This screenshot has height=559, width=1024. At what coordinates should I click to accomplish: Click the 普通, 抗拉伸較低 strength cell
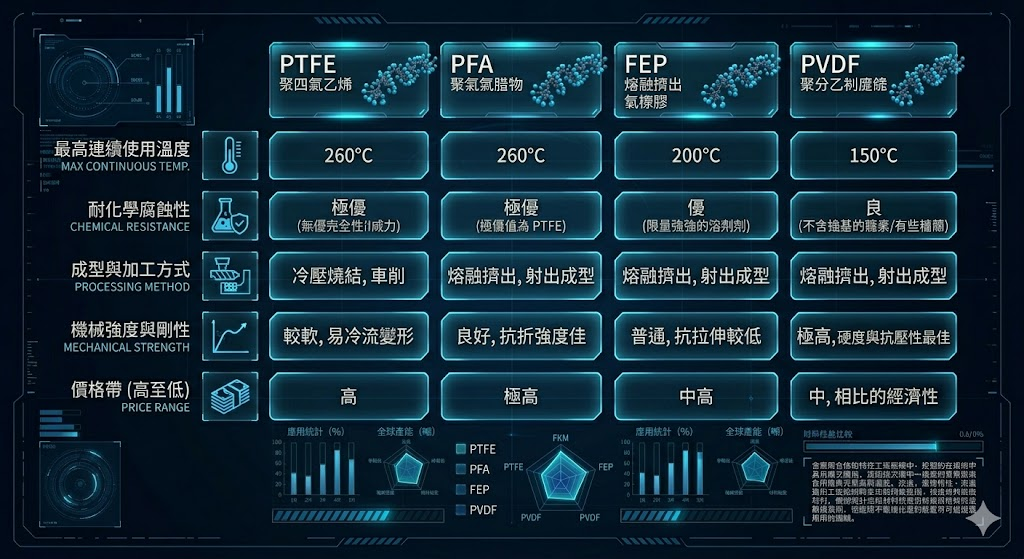point(695,336)
